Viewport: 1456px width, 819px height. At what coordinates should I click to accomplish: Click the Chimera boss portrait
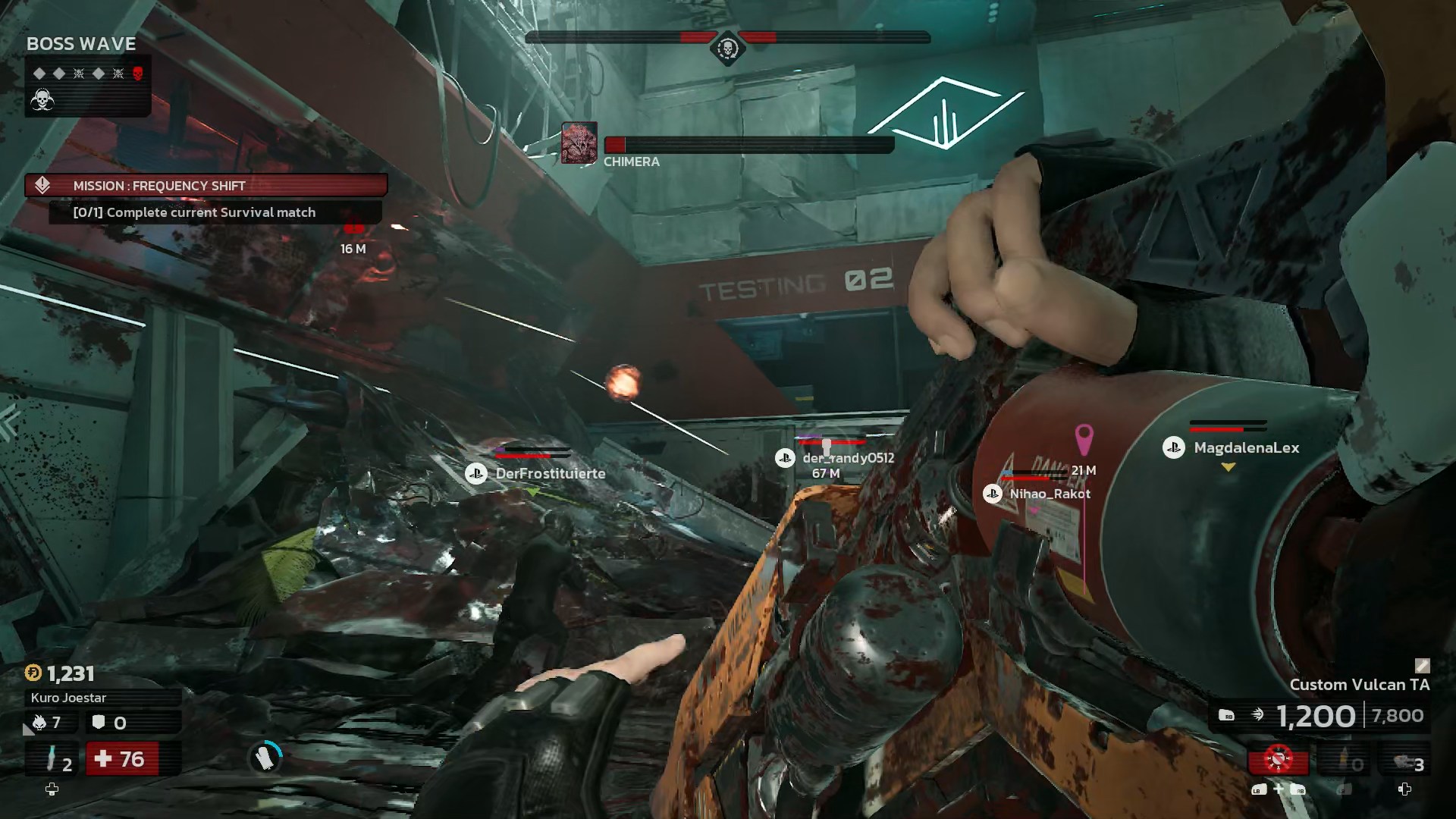coord(579,143)
